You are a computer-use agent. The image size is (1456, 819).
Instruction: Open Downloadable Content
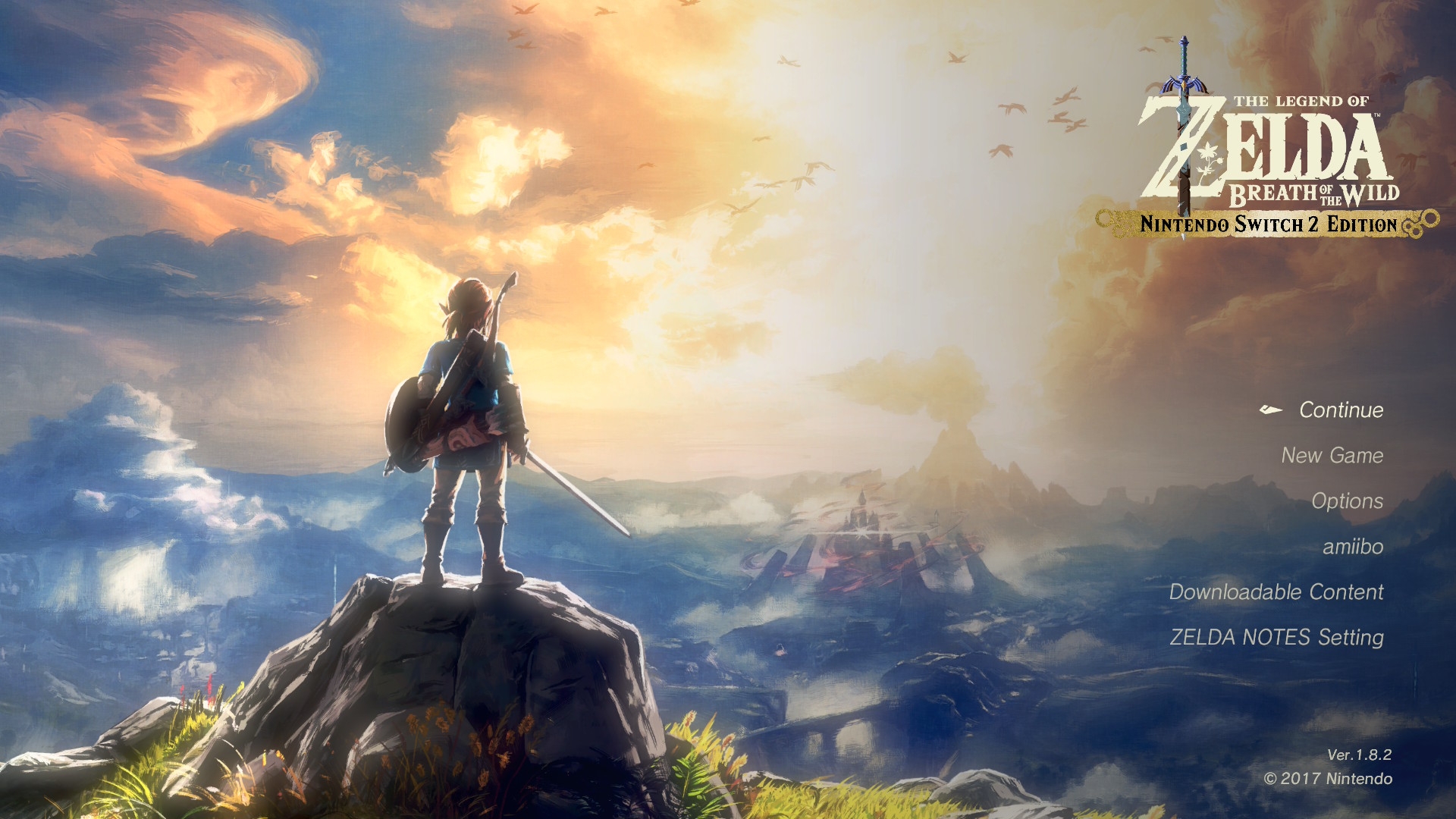click(1276, 592)
